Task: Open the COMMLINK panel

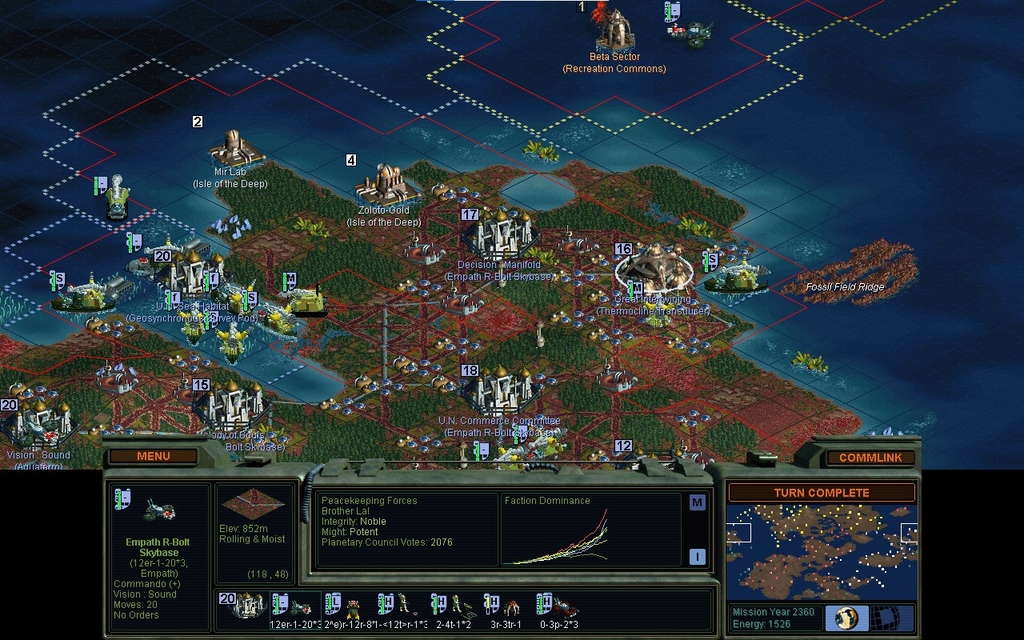Action: 862,458
